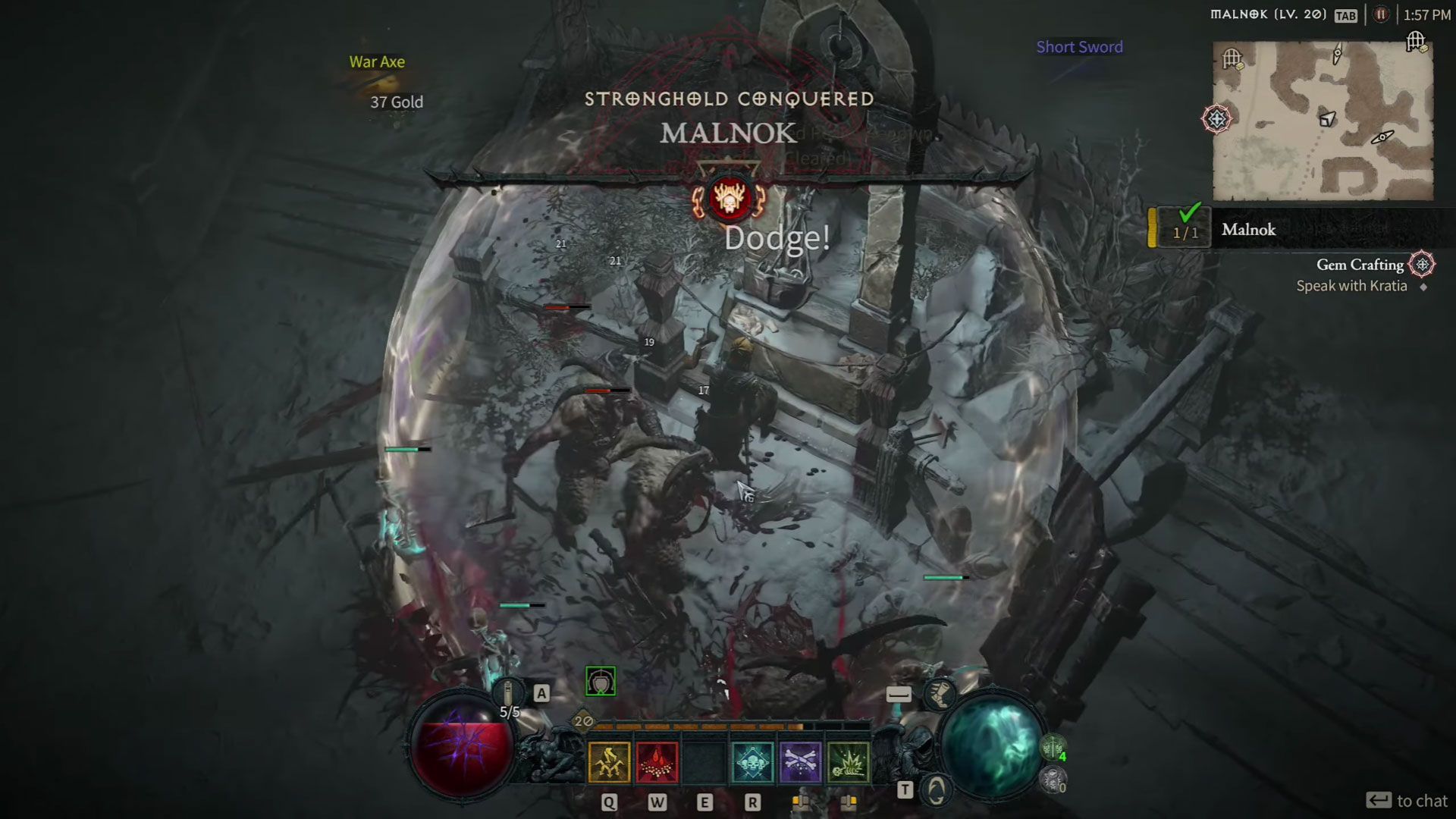Image resolution: width=1456 pixels, height=819 pixels.
Task: Click the town portal swirl icon
Action: tap(937, 790)
